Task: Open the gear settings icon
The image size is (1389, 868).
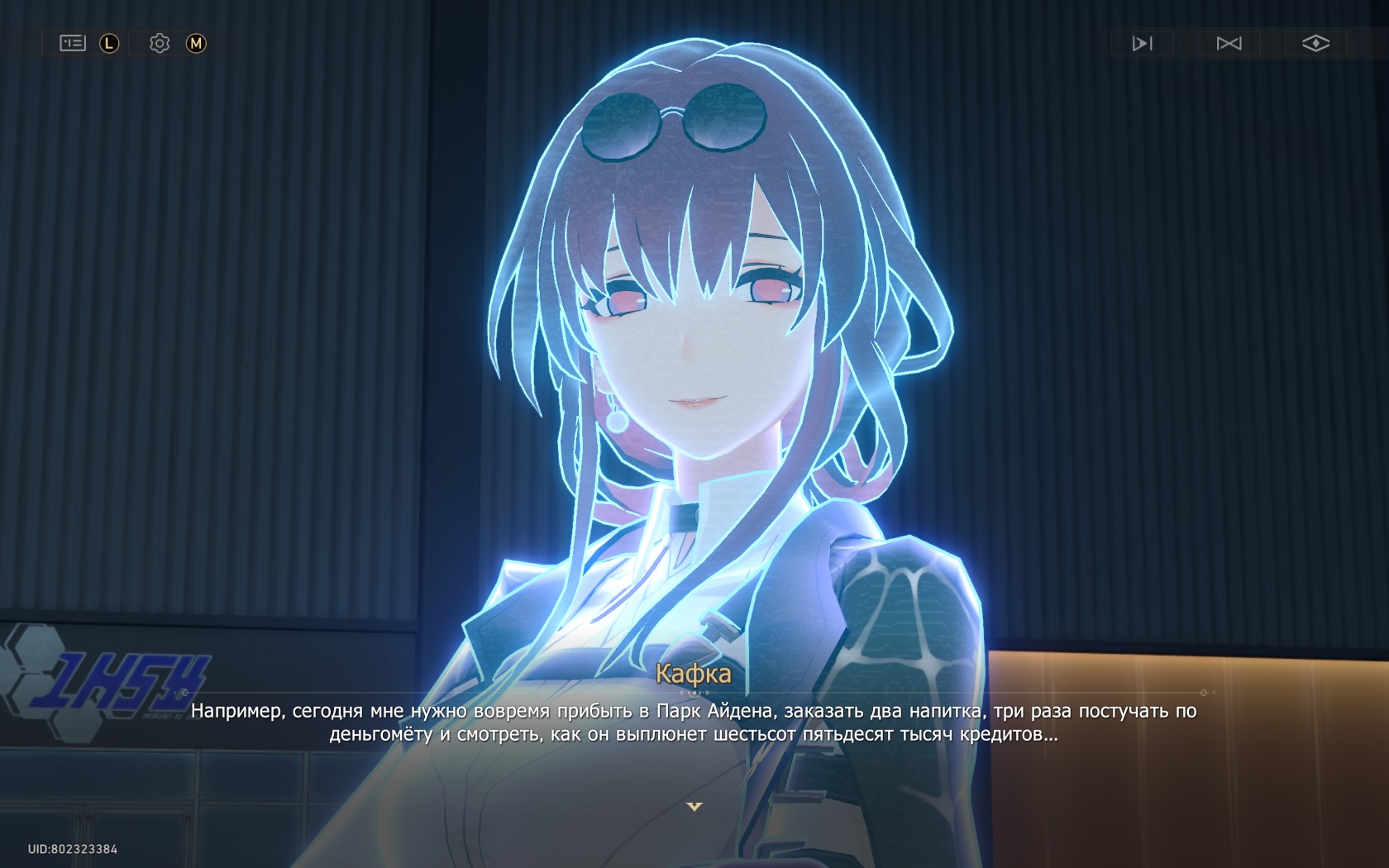Action: [160, 43]
